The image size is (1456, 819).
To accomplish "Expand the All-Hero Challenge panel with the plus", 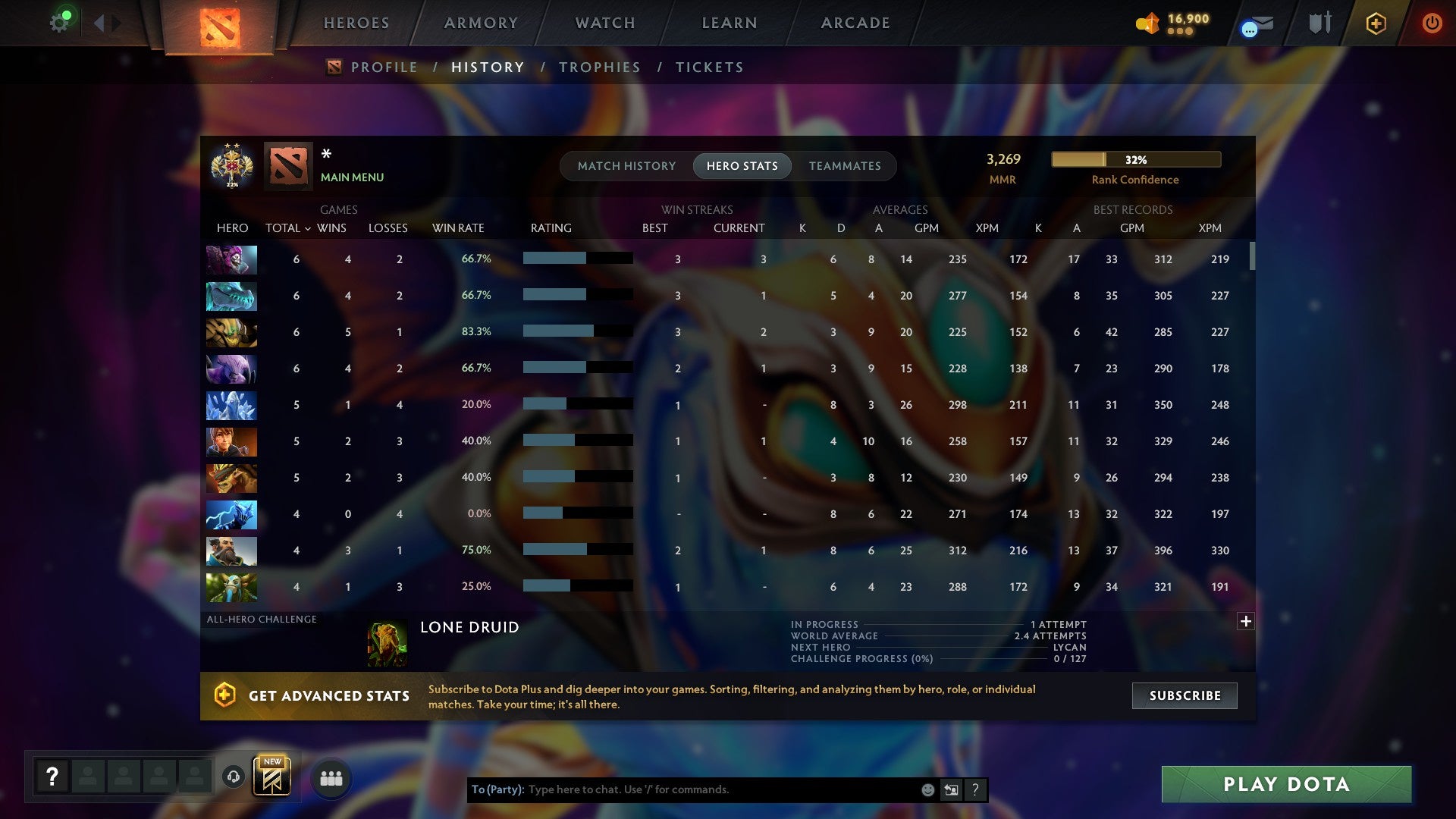I will 1245,620.
